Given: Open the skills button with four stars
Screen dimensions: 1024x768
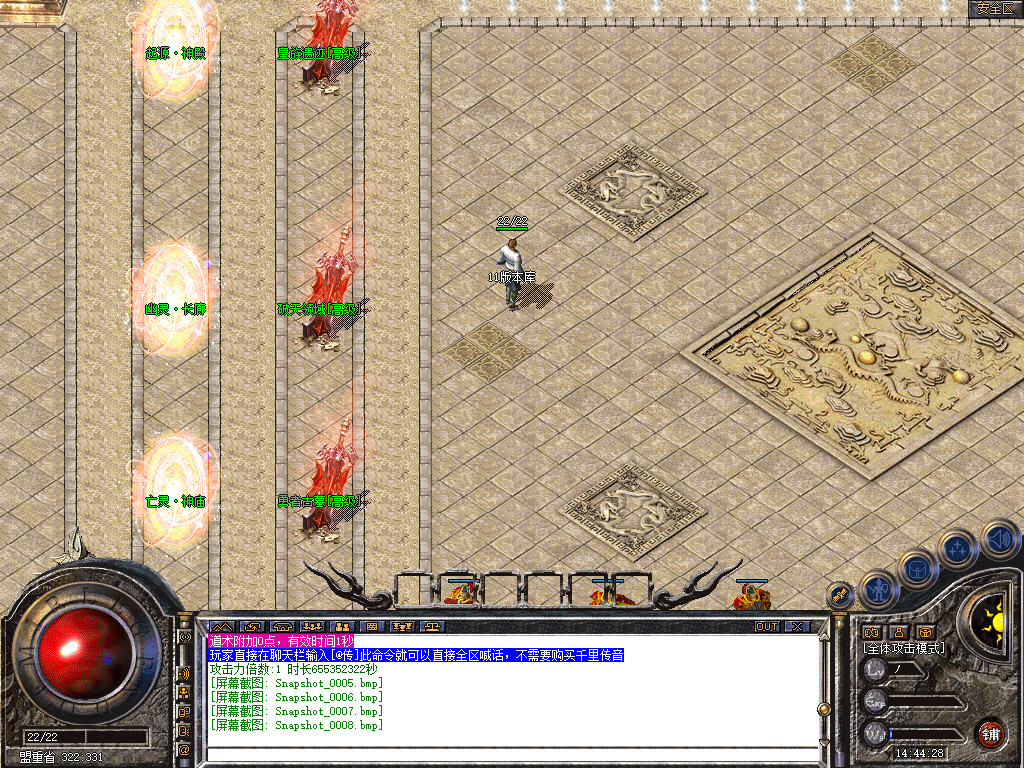Looking at the screenshot, I should (x=956, y=549).
